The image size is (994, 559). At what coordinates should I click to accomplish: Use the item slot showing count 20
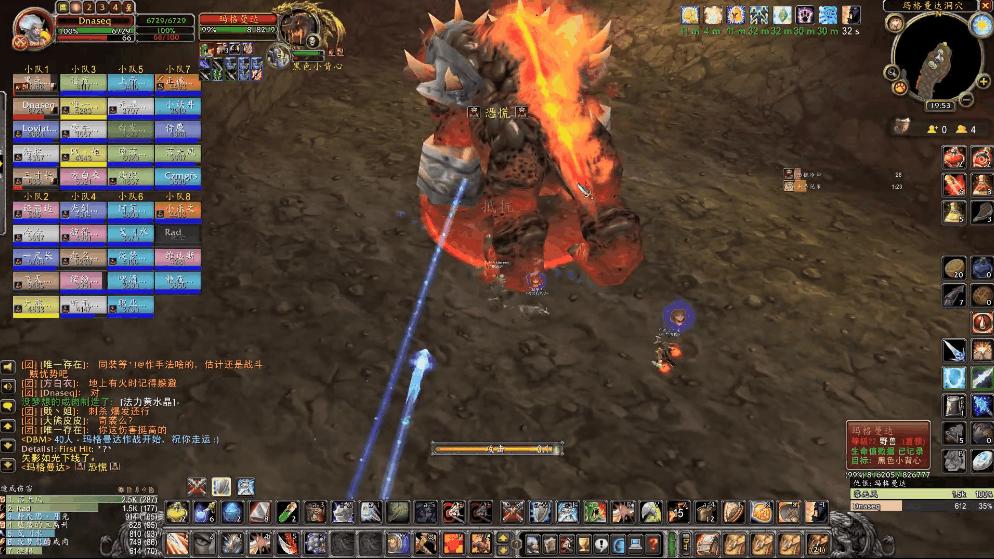955,268
